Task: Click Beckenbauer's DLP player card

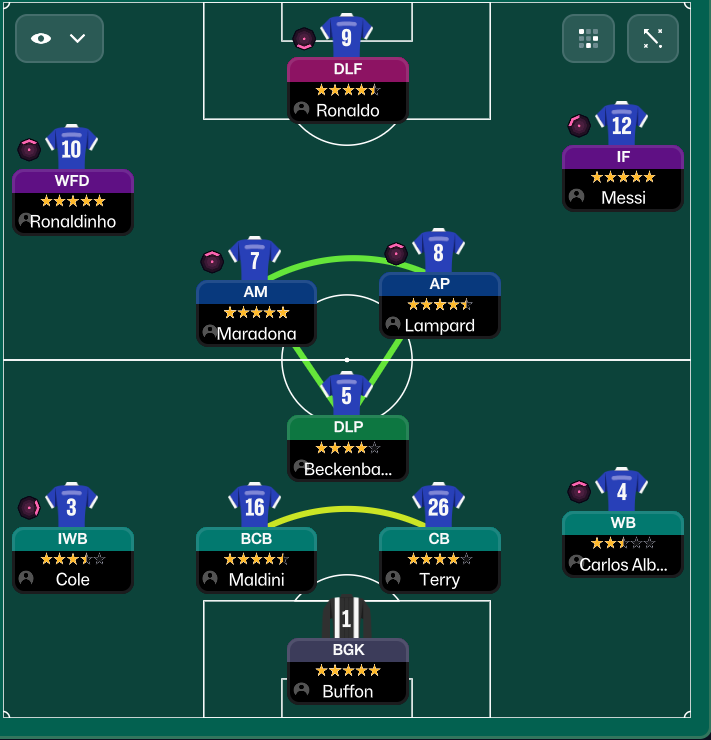Action: pyautogui.click(x=347, y=448)
